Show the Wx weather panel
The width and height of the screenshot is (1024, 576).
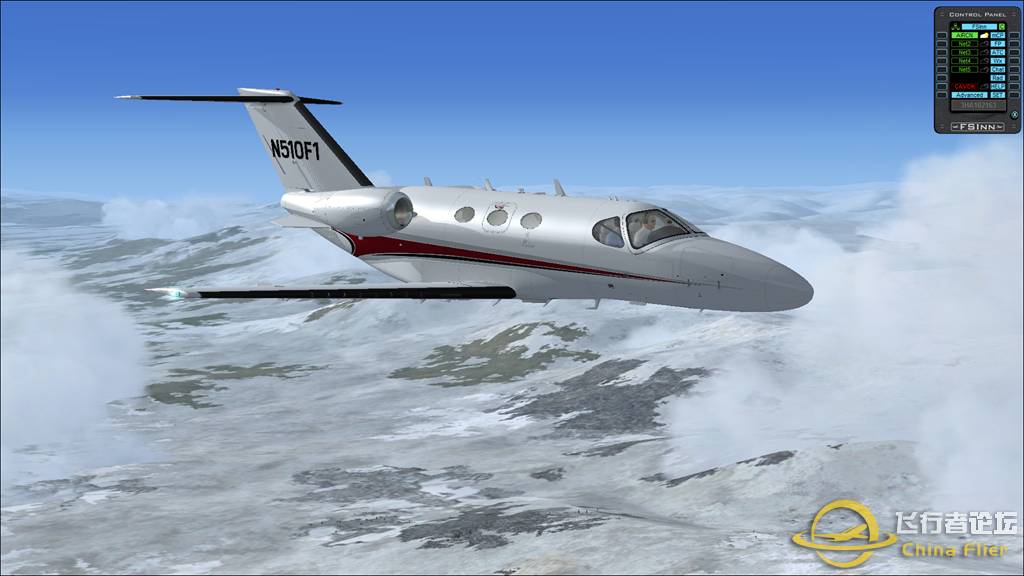coord(998,61)
